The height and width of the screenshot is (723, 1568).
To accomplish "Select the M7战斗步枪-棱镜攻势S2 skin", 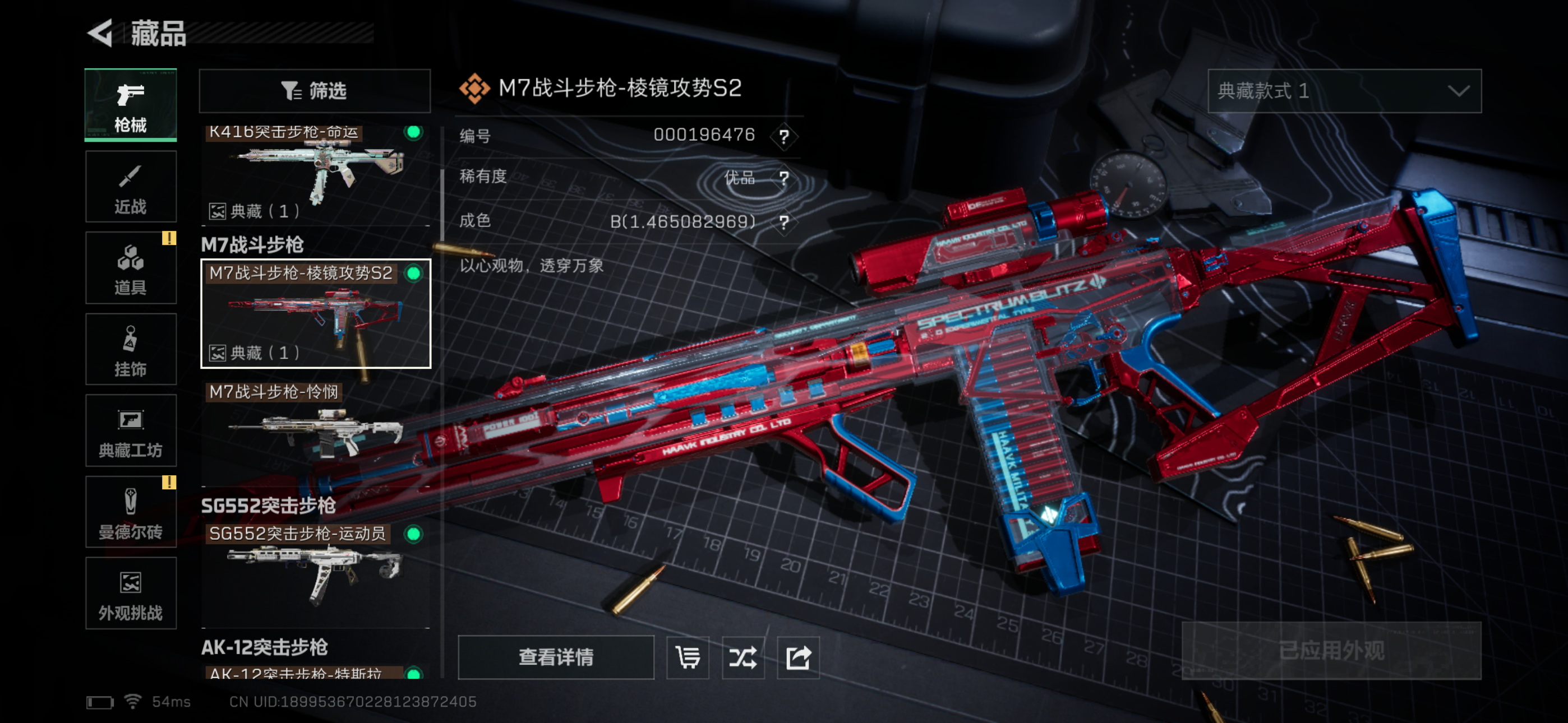I will tap(315, 313).
